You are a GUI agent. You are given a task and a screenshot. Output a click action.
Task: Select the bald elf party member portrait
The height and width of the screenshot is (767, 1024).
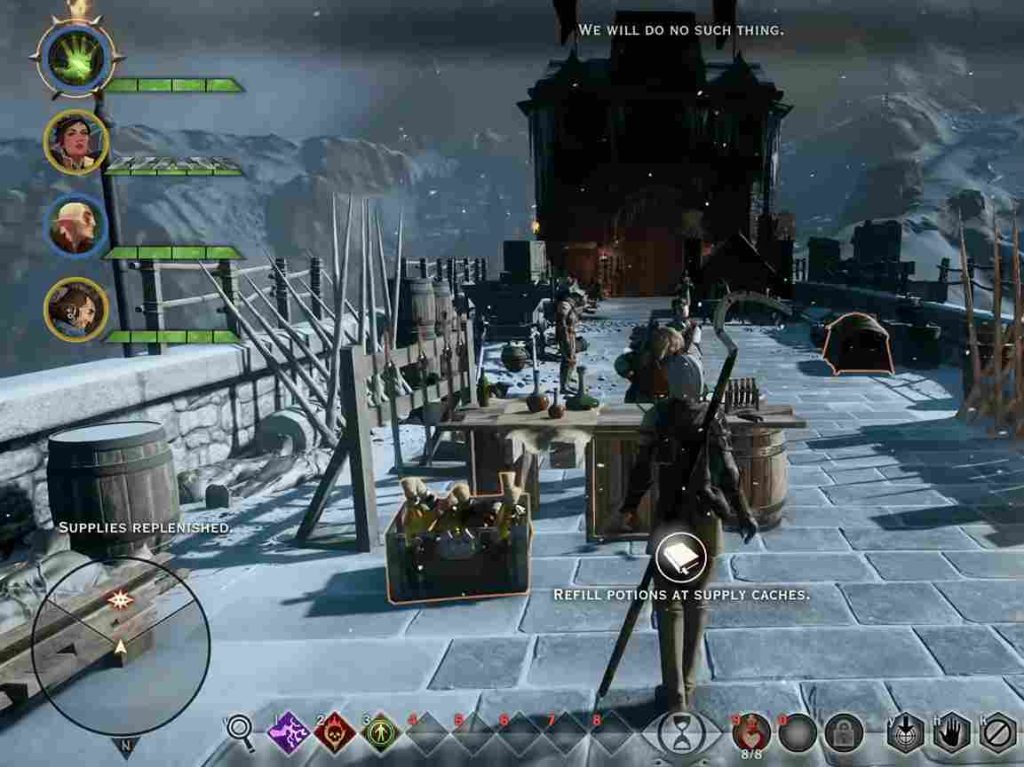point(76,226)
